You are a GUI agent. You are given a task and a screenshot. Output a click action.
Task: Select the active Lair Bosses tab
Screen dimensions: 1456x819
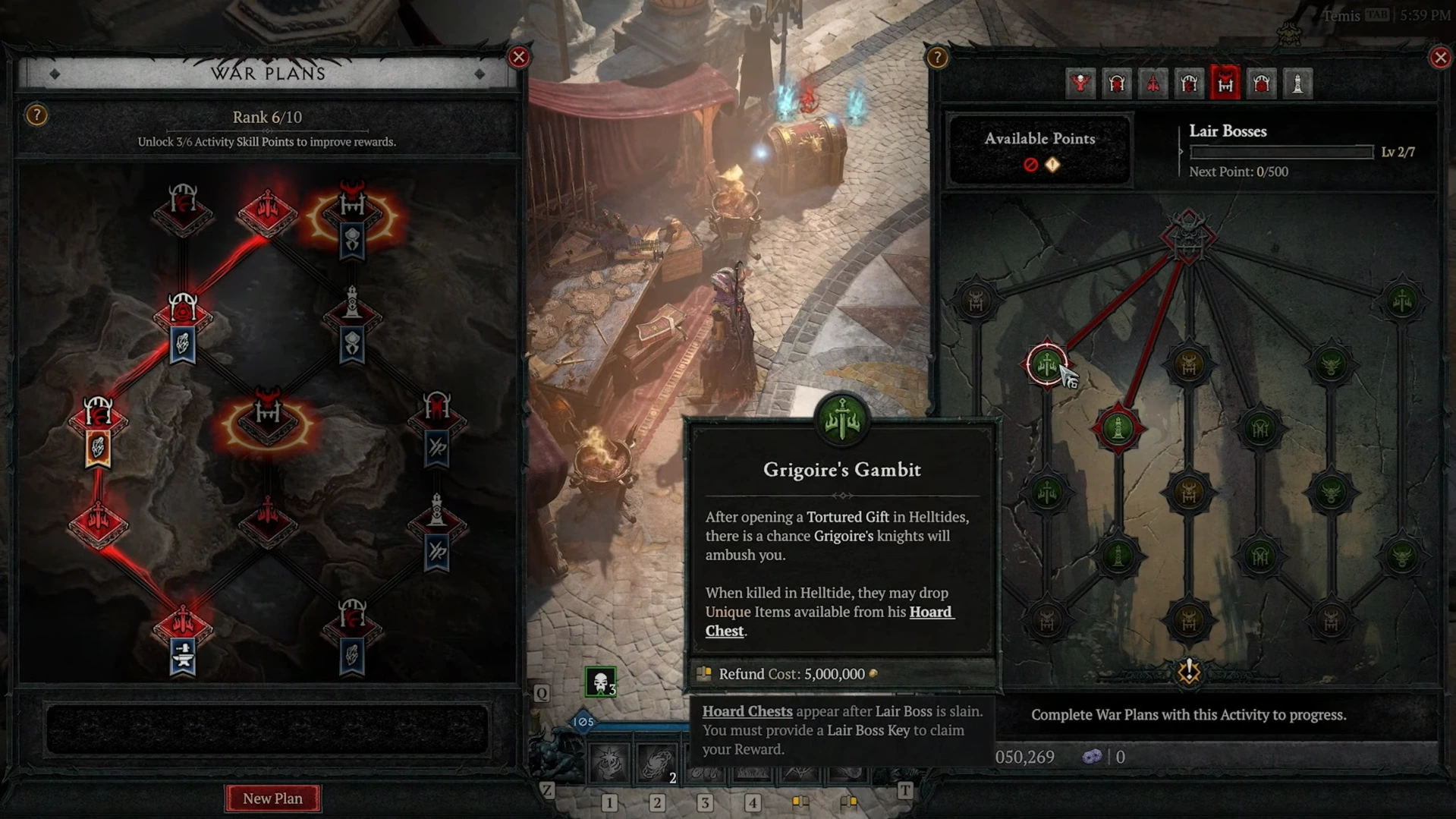1225,83
